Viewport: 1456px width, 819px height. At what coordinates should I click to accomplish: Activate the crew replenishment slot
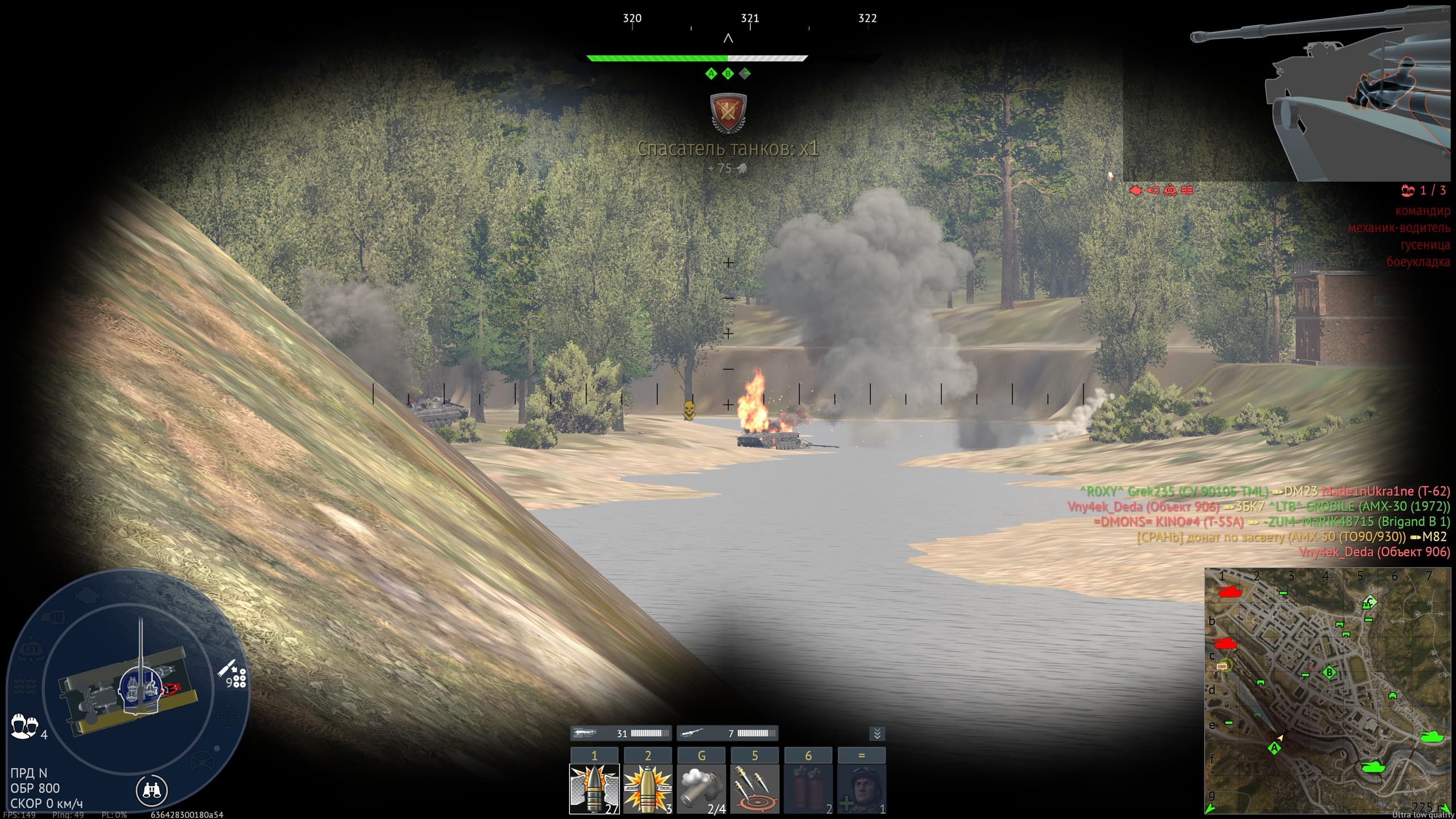tap(862, 788)
